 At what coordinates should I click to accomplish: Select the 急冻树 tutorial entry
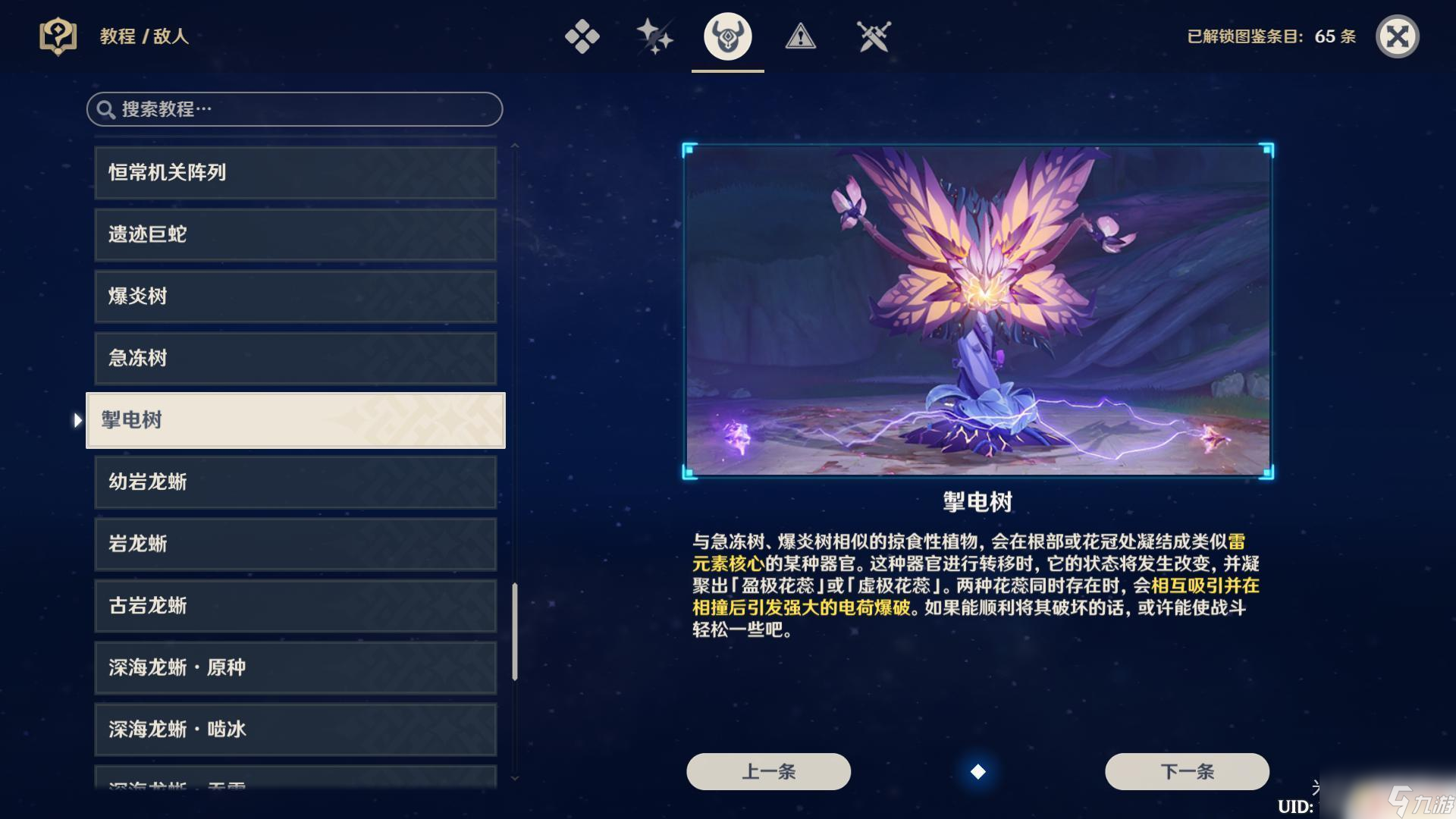(295, 359)
